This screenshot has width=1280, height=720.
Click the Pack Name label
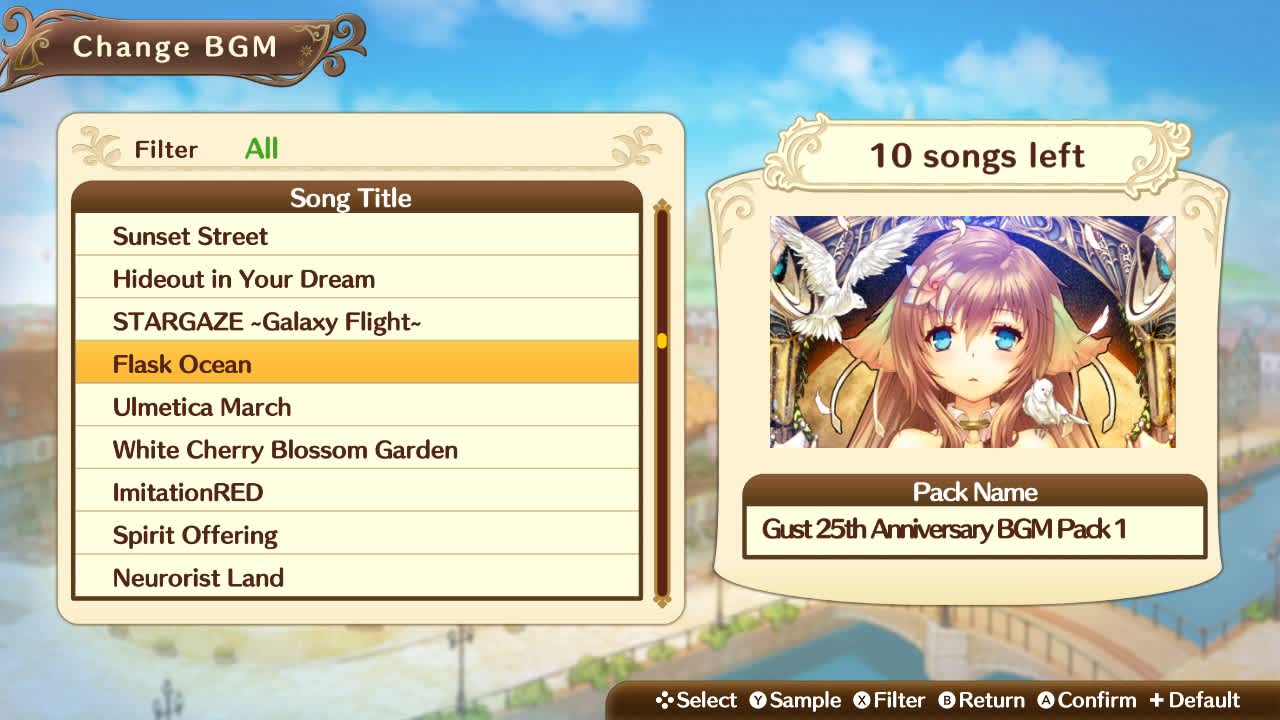click(x=973, y=493)
